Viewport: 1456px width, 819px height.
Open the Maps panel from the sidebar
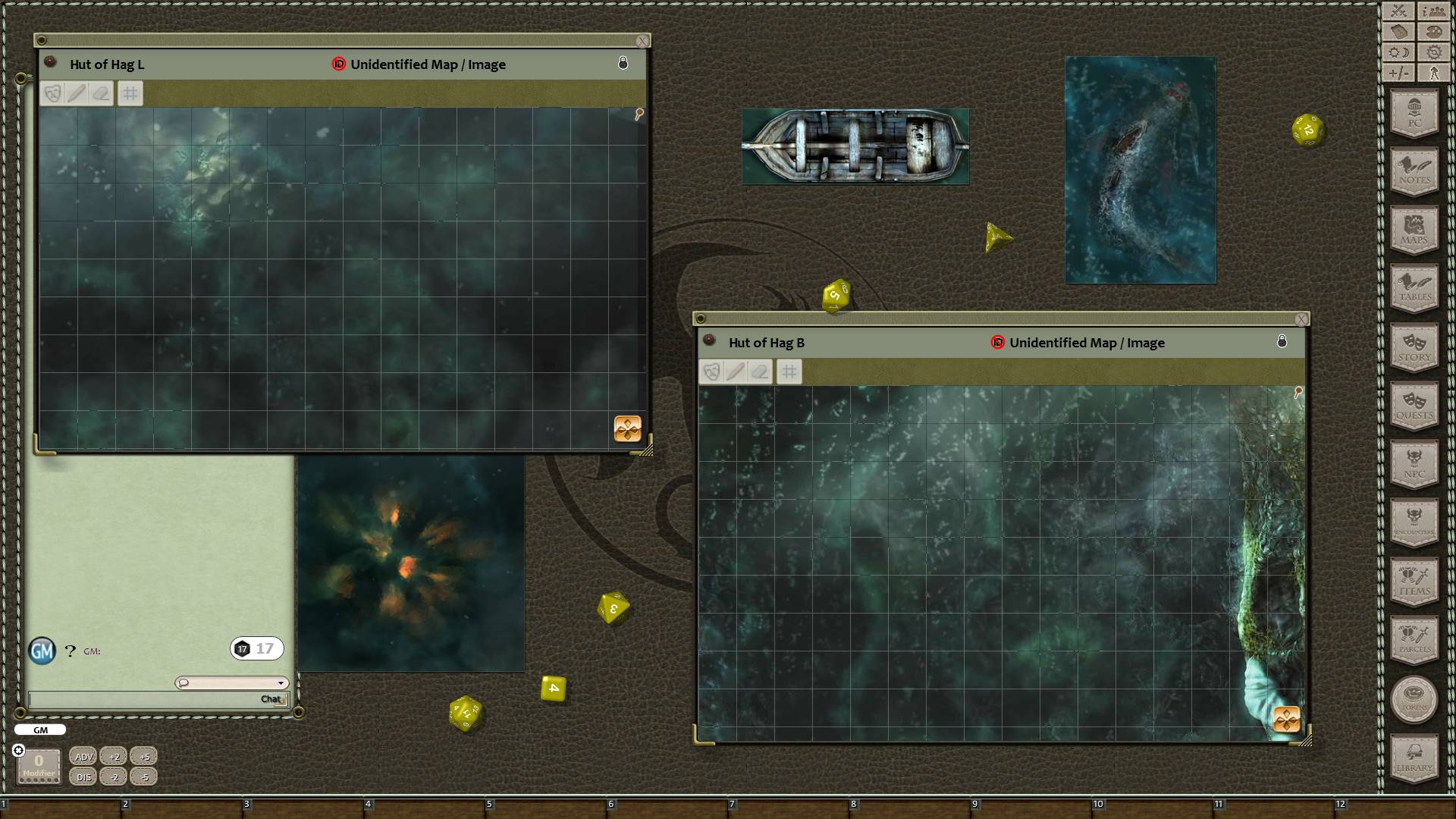point(1414,230)
